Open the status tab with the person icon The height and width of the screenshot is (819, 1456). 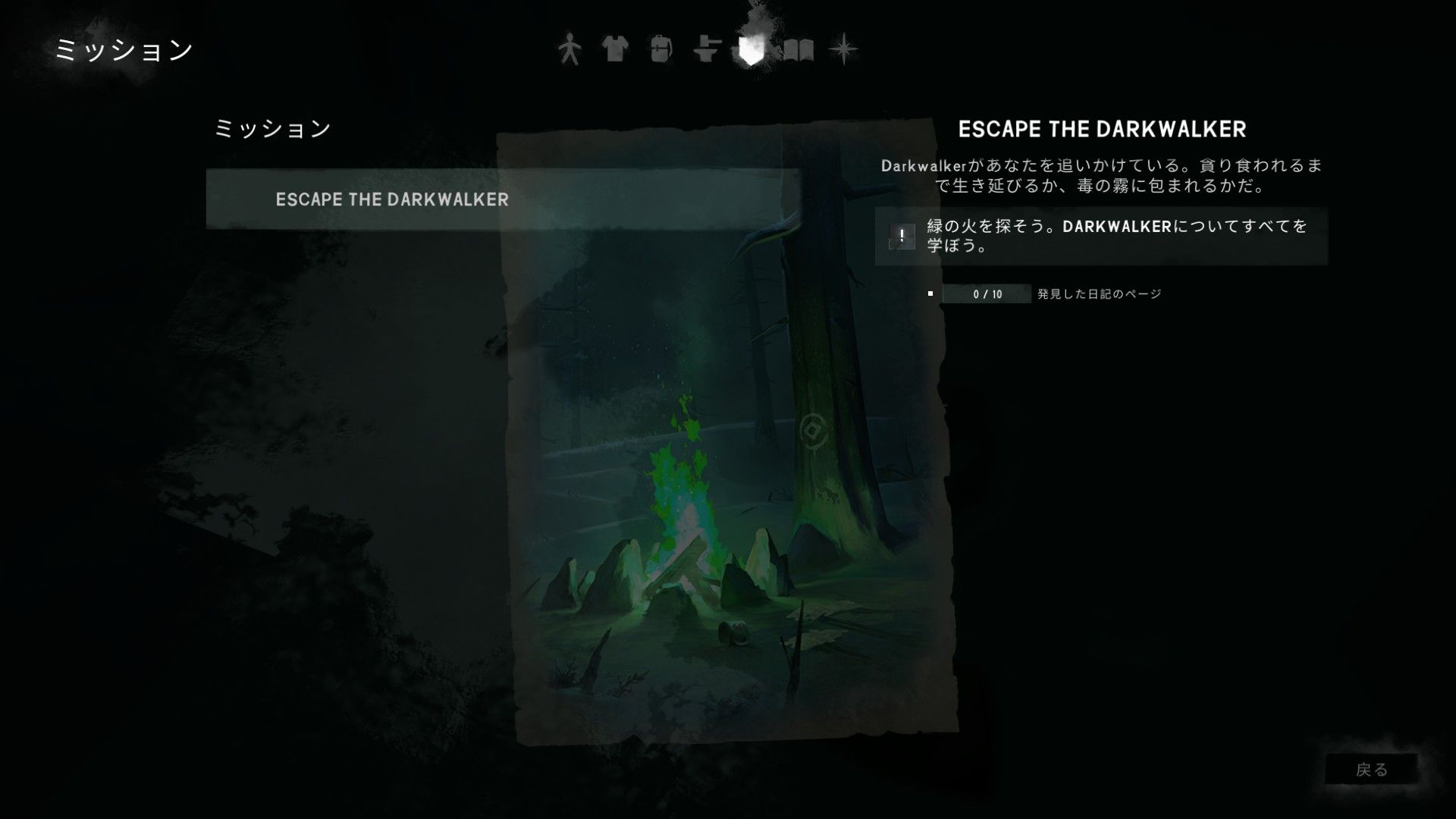(x=570, y=50)
